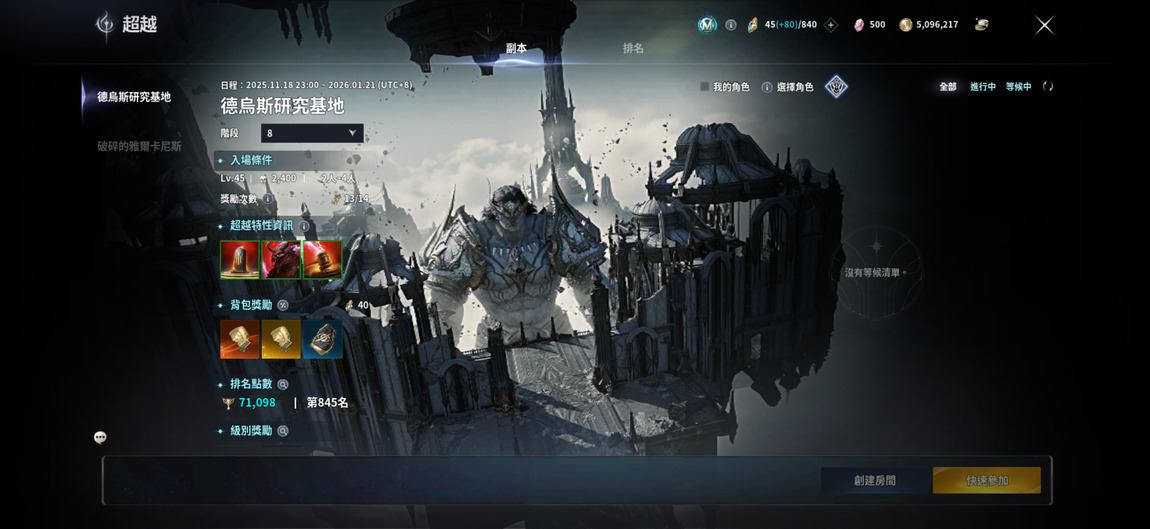1150x529 pixels.
Task: Filter rooms by 等候中
Action: [1018, 87]
